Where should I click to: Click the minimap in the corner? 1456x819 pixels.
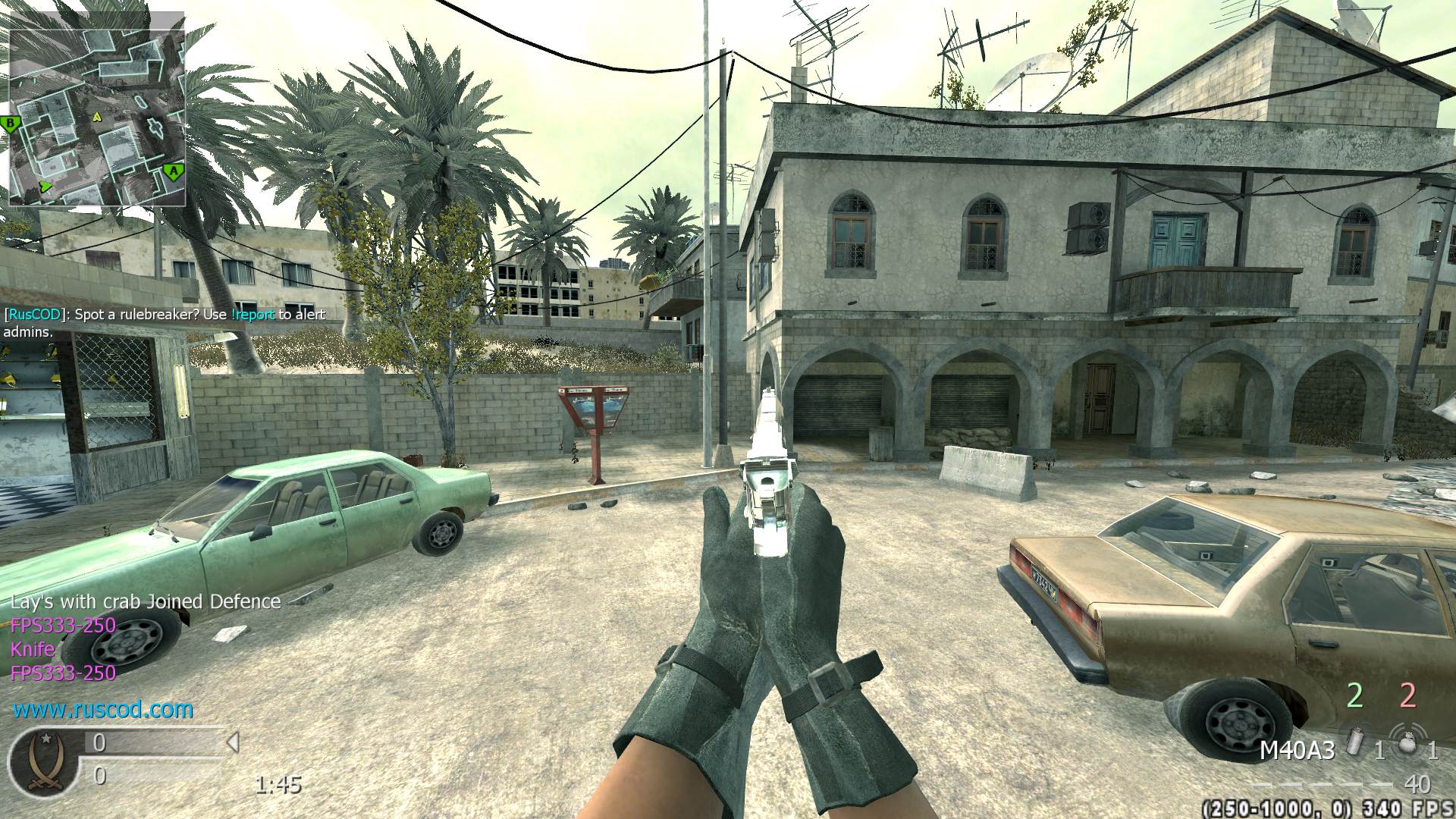[x=97, y=108]
